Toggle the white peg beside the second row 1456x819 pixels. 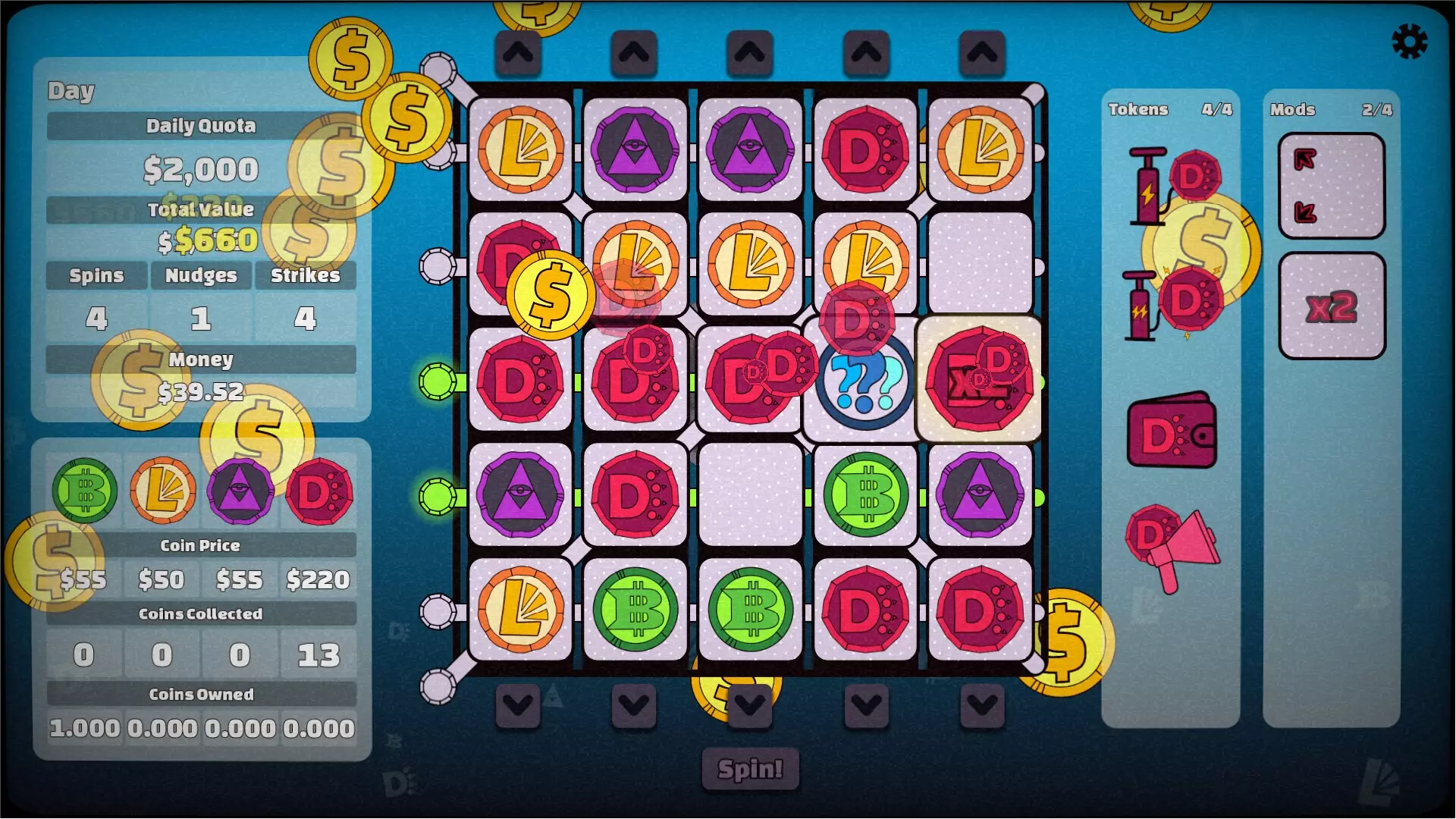(438, 265)
